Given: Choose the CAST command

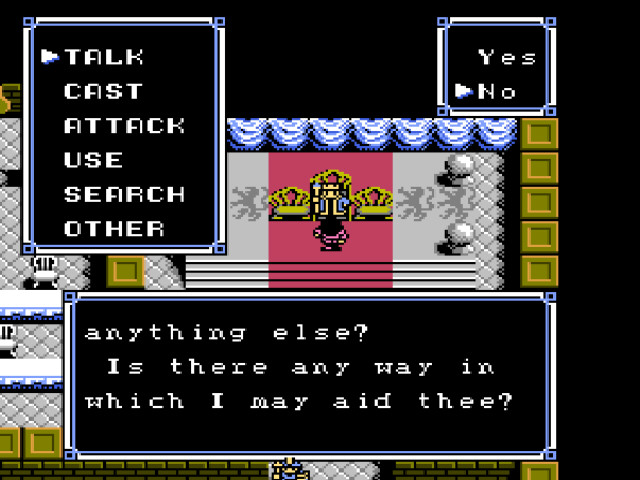Looking at the screenshot, I should [x=103, y=92].
